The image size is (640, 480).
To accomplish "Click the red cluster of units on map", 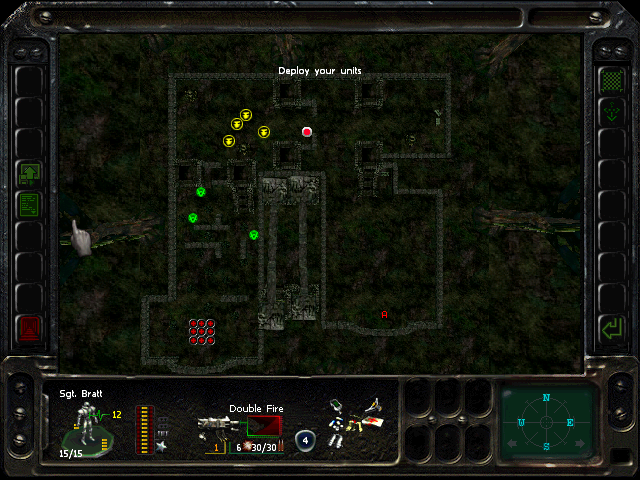I will [x=202, y=331].
